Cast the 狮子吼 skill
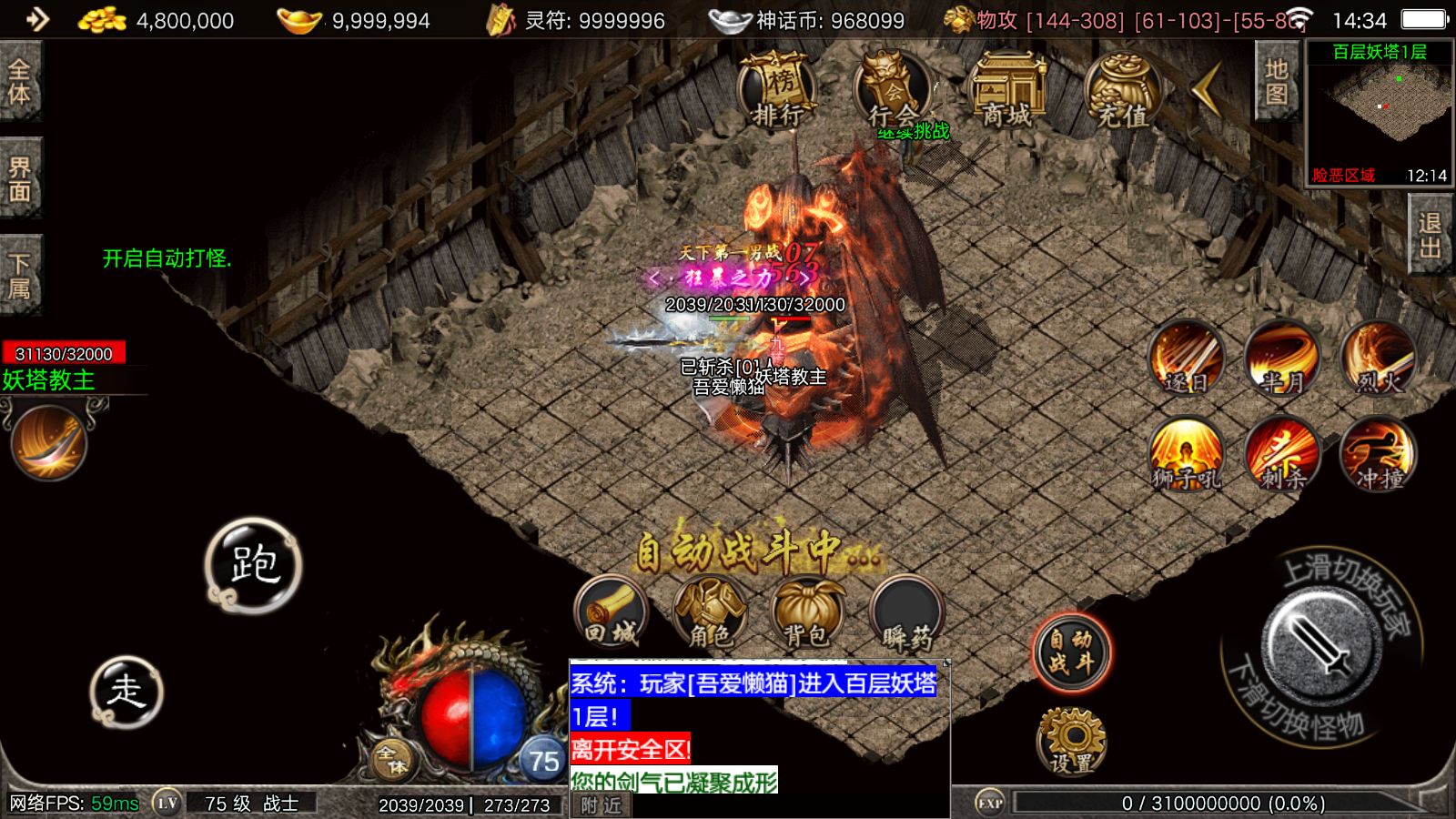1456x819 pixels. click(1186, 455)
